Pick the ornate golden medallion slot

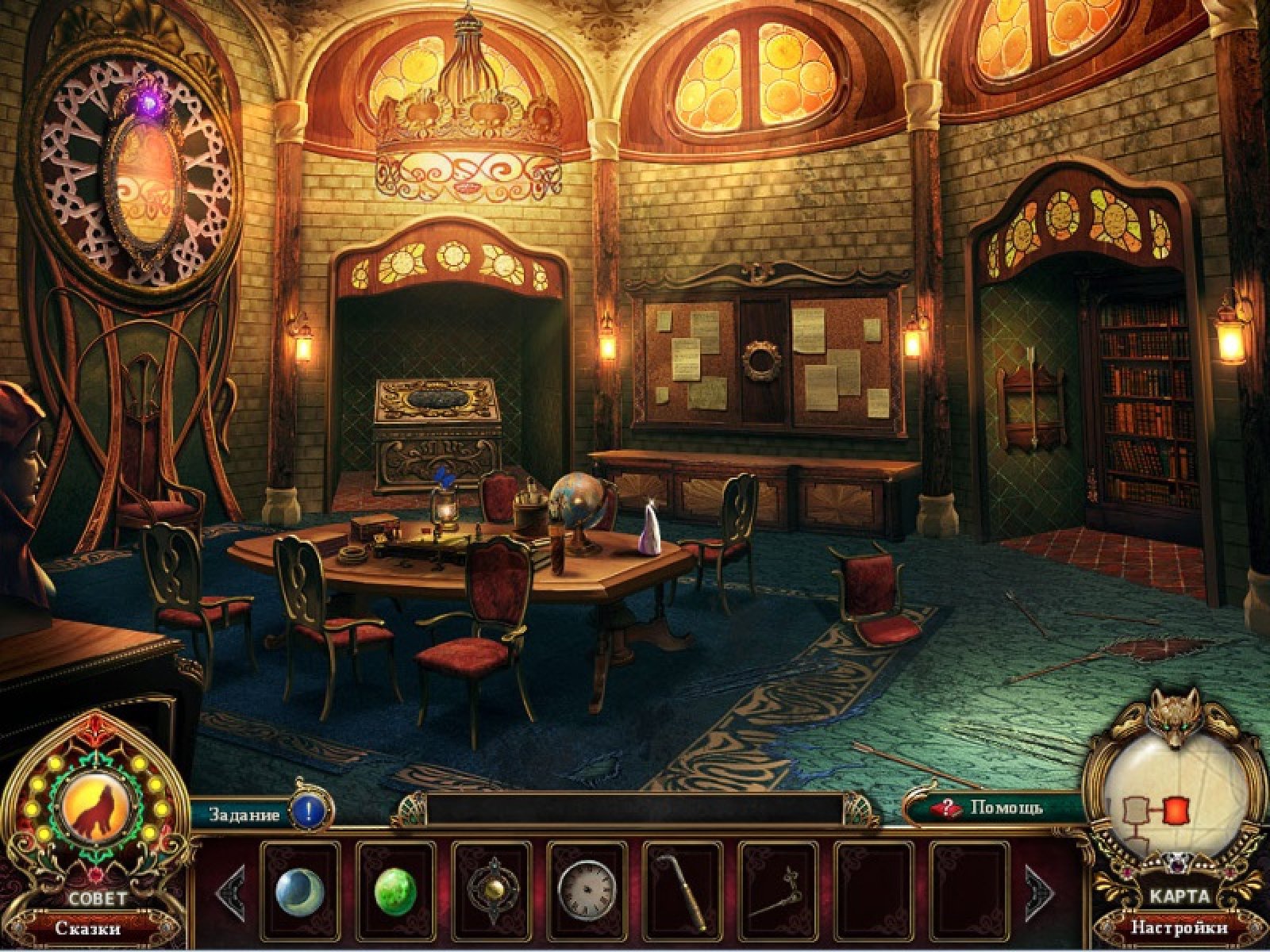tap(491, 891)
